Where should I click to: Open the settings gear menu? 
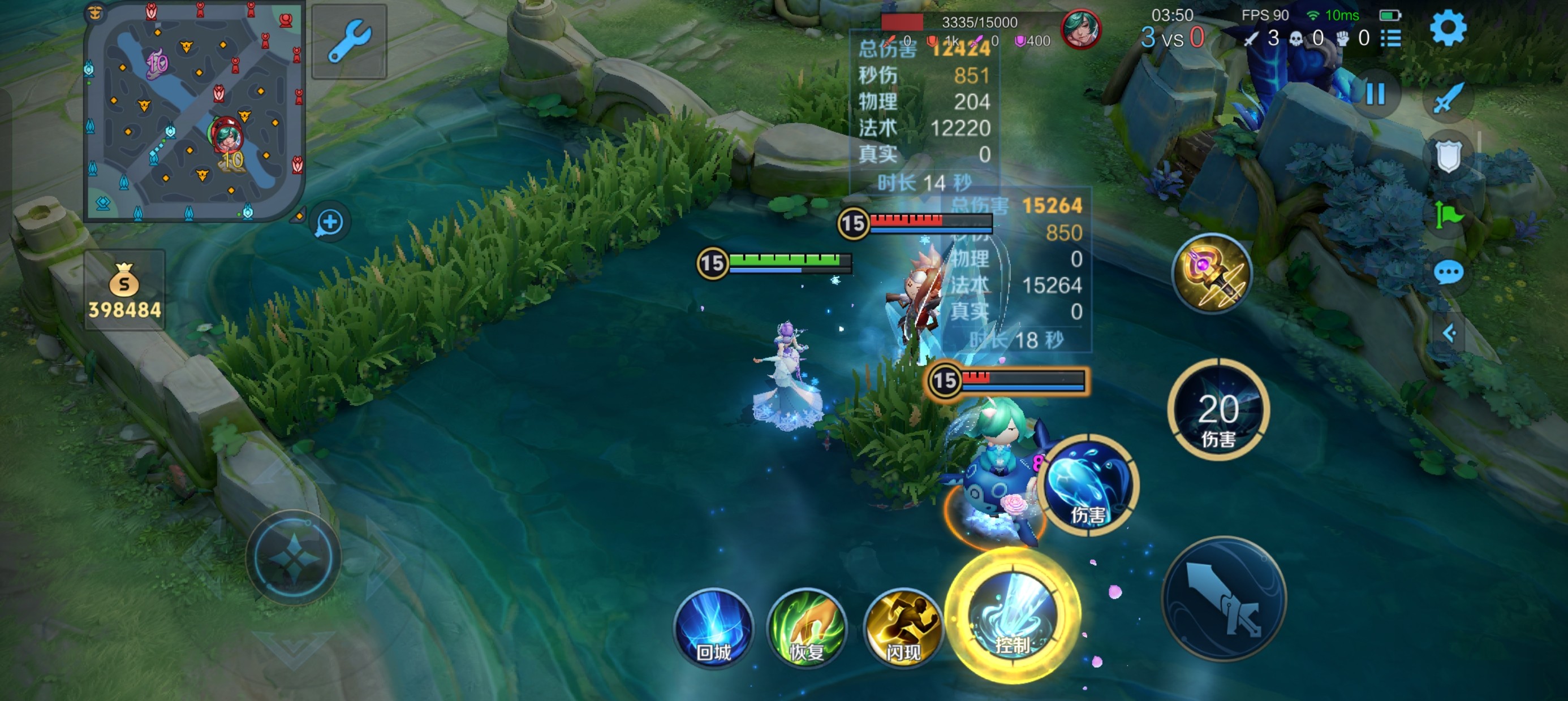click(x=1448, y=29)
